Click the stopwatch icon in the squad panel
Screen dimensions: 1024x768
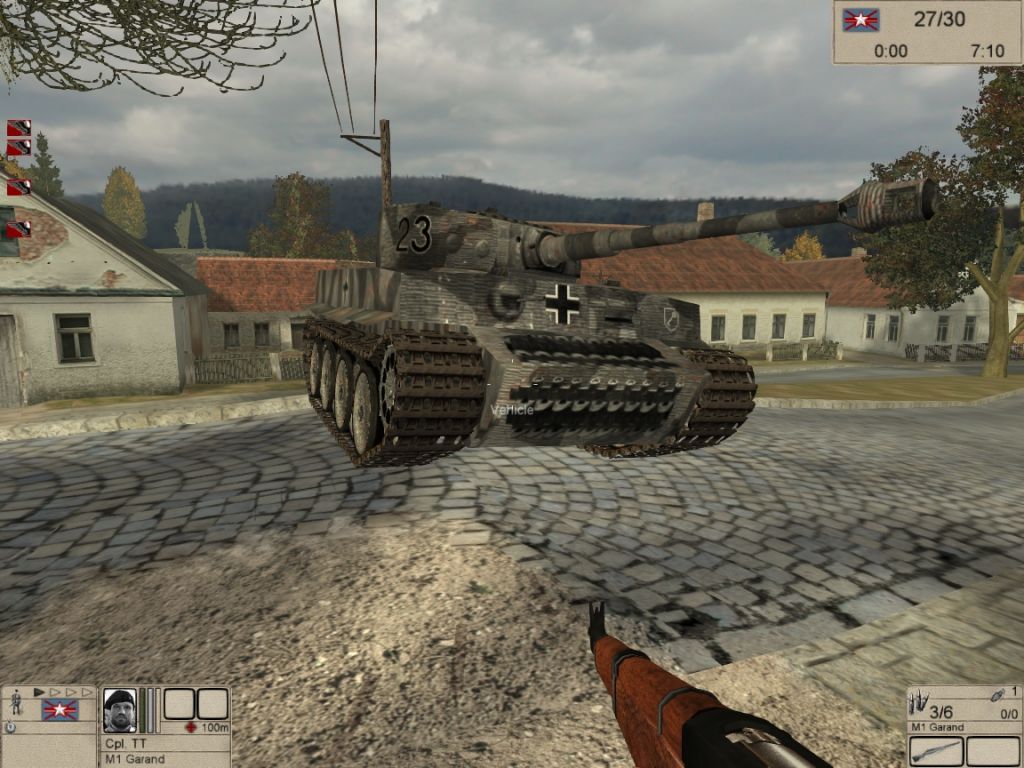pyautogui.click(x=10, y=728)
